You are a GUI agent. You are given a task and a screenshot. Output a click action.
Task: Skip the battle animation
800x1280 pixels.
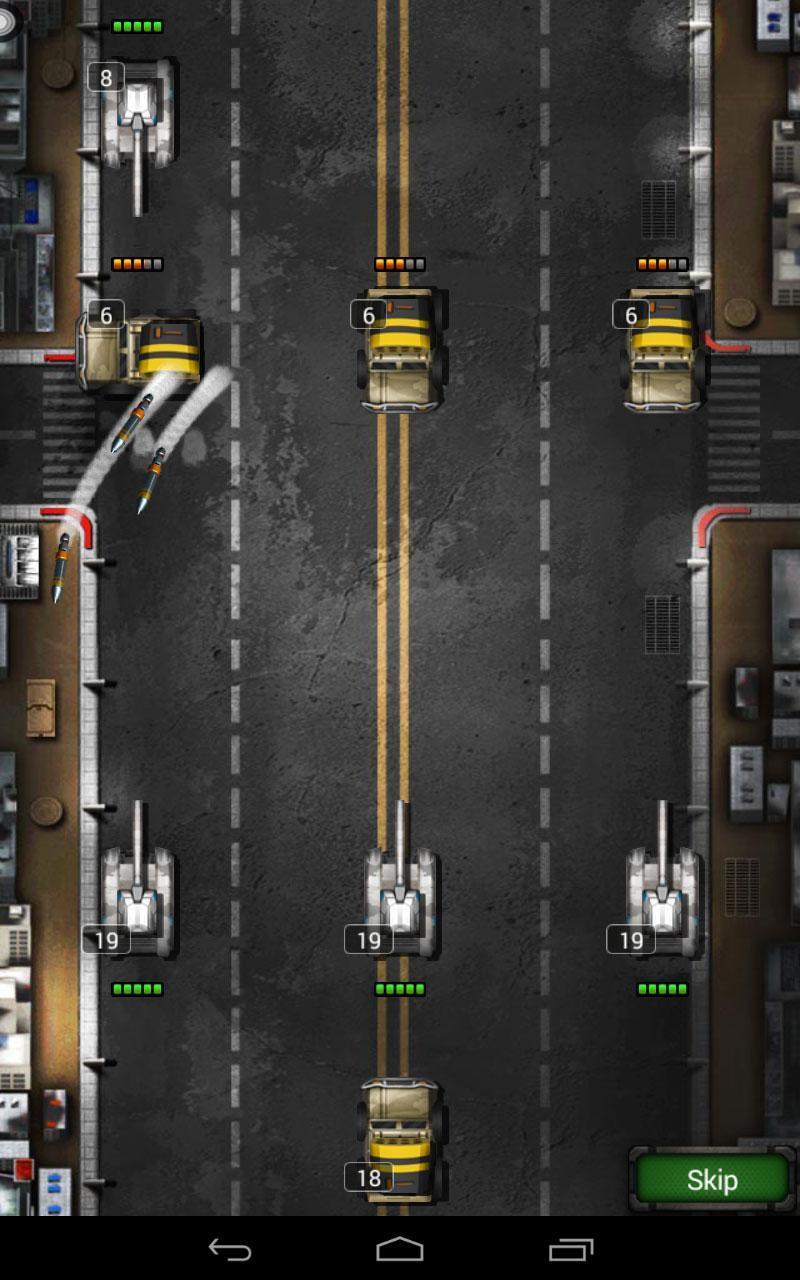click(712, 1180)
